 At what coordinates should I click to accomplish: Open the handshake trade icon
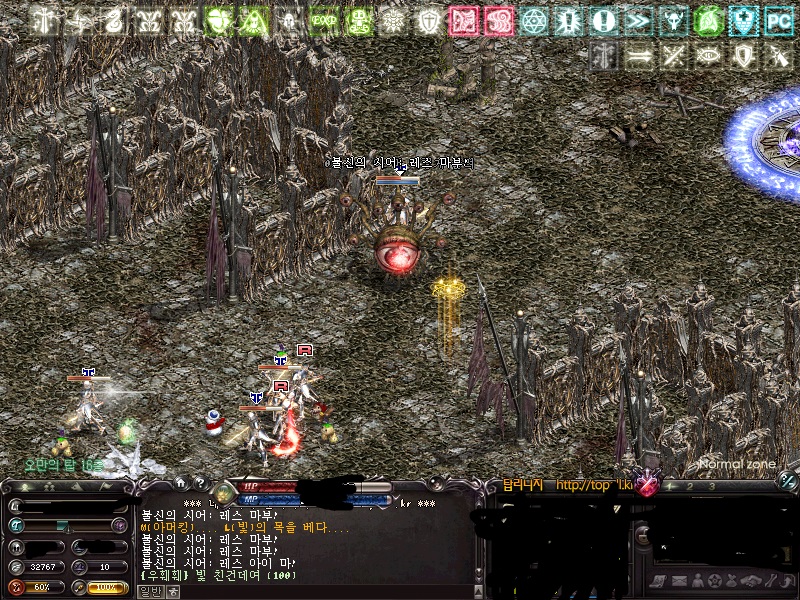tap(750, 581)
